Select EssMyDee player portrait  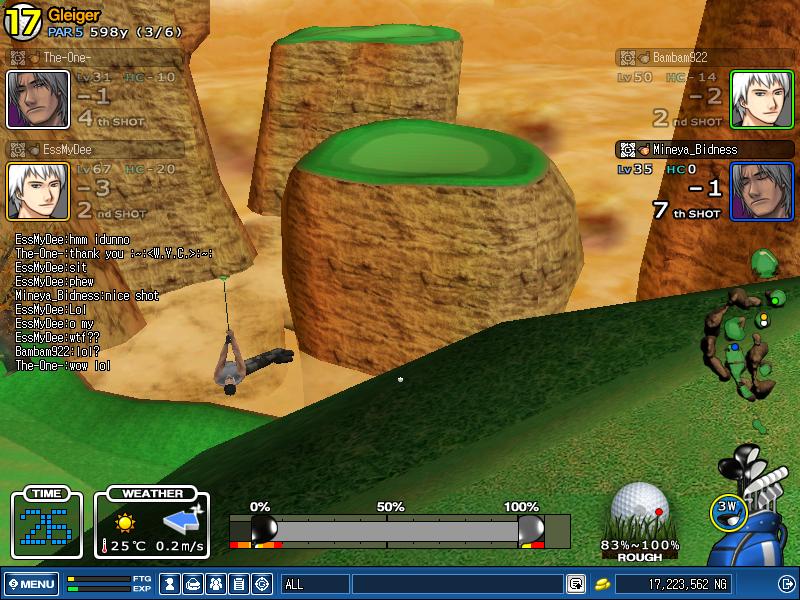(x=38, y=191)
